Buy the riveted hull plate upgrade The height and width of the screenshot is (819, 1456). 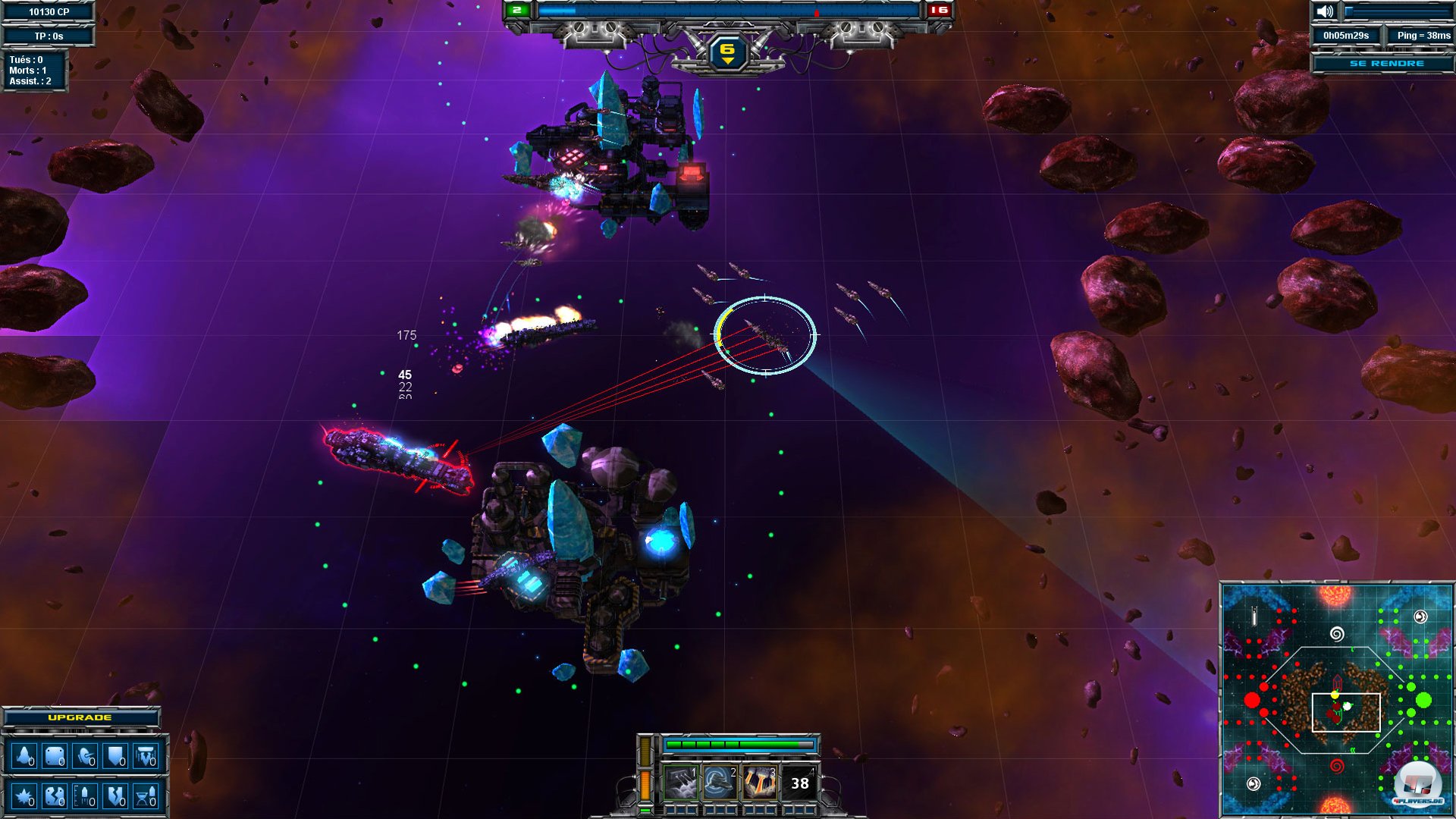[55, 756]
